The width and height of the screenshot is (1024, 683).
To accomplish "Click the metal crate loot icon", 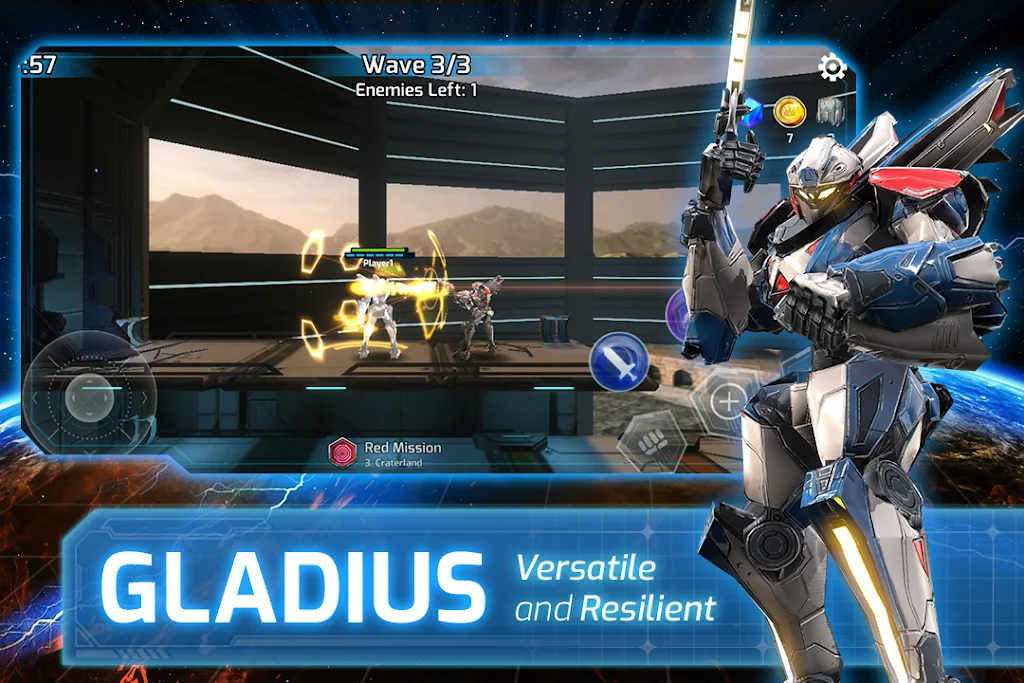I will [831, 110].
